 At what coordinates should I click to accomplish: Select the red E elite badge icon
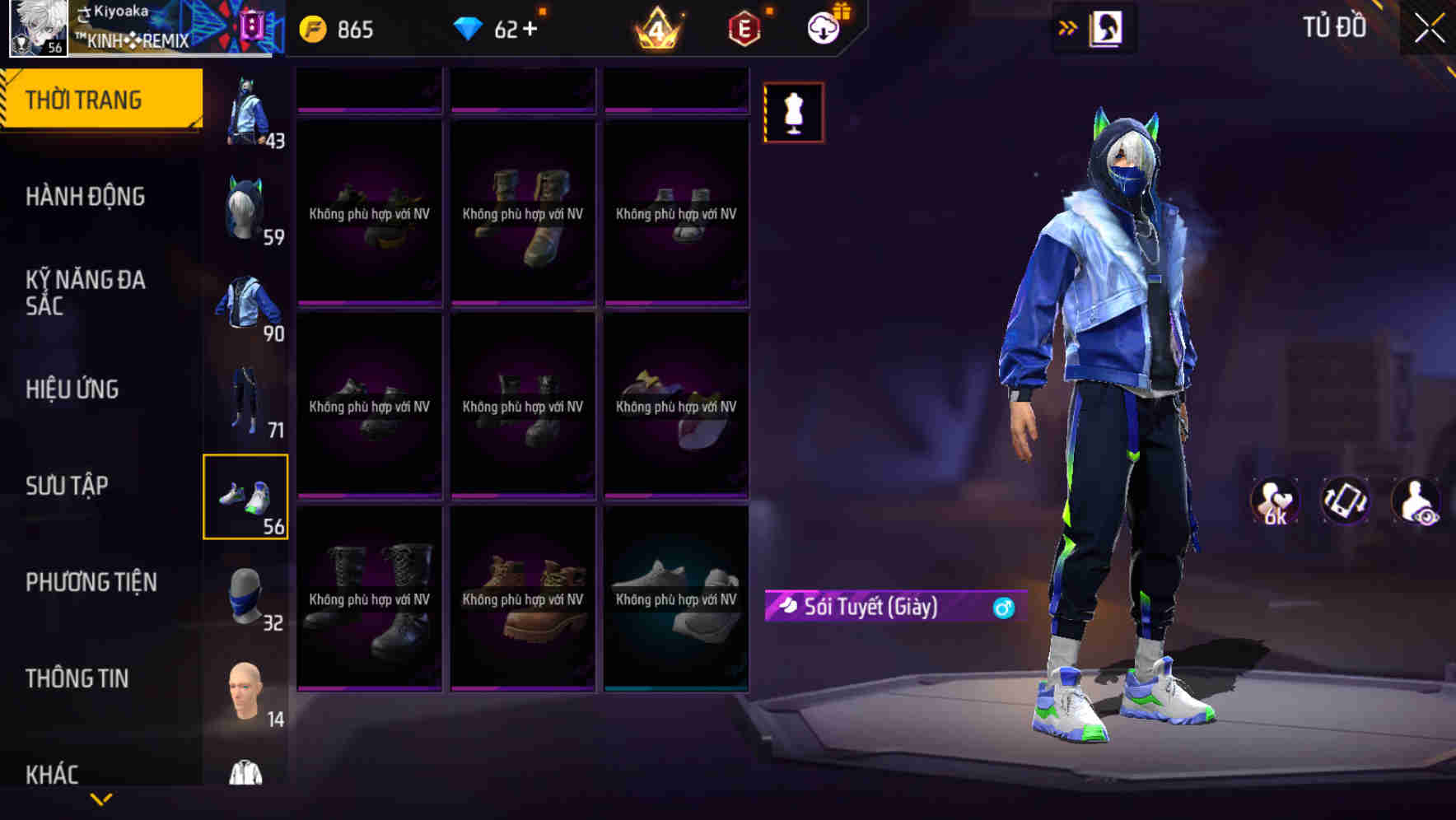pyautogui.click(x=743, y=27)
